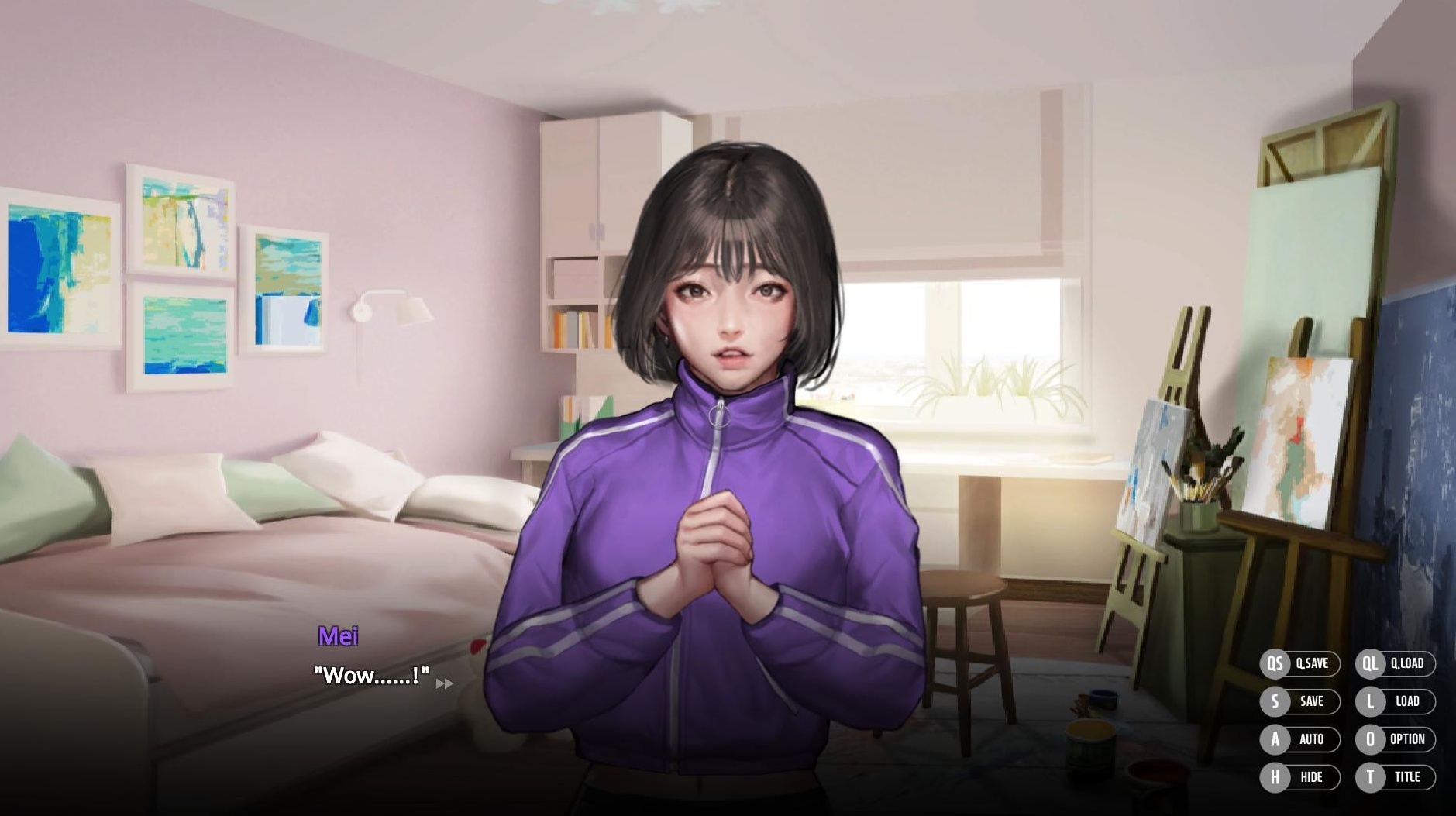Click the S circle icon for saving
This screenshot has width=1456, height=816.
click(x=1275, y=702)
